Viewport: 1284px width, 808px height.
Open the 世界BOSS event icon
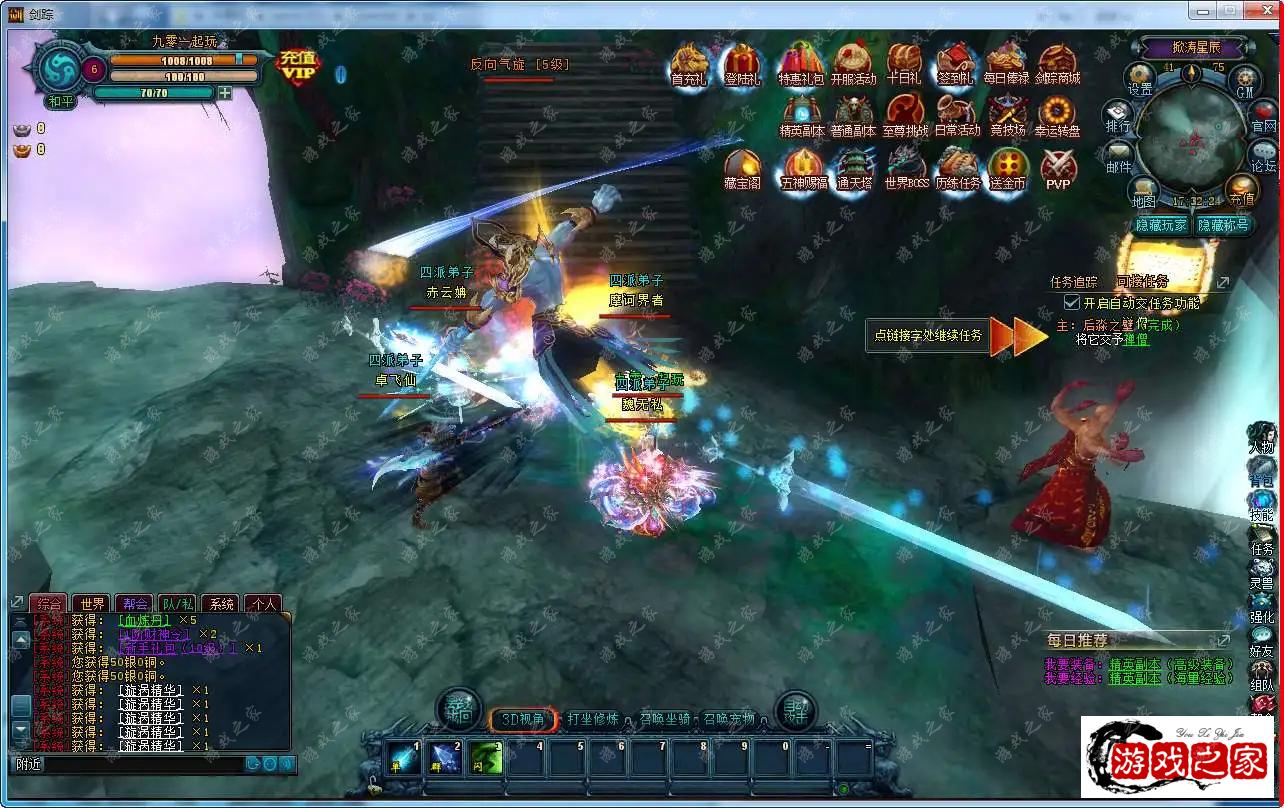coord(906,168)
